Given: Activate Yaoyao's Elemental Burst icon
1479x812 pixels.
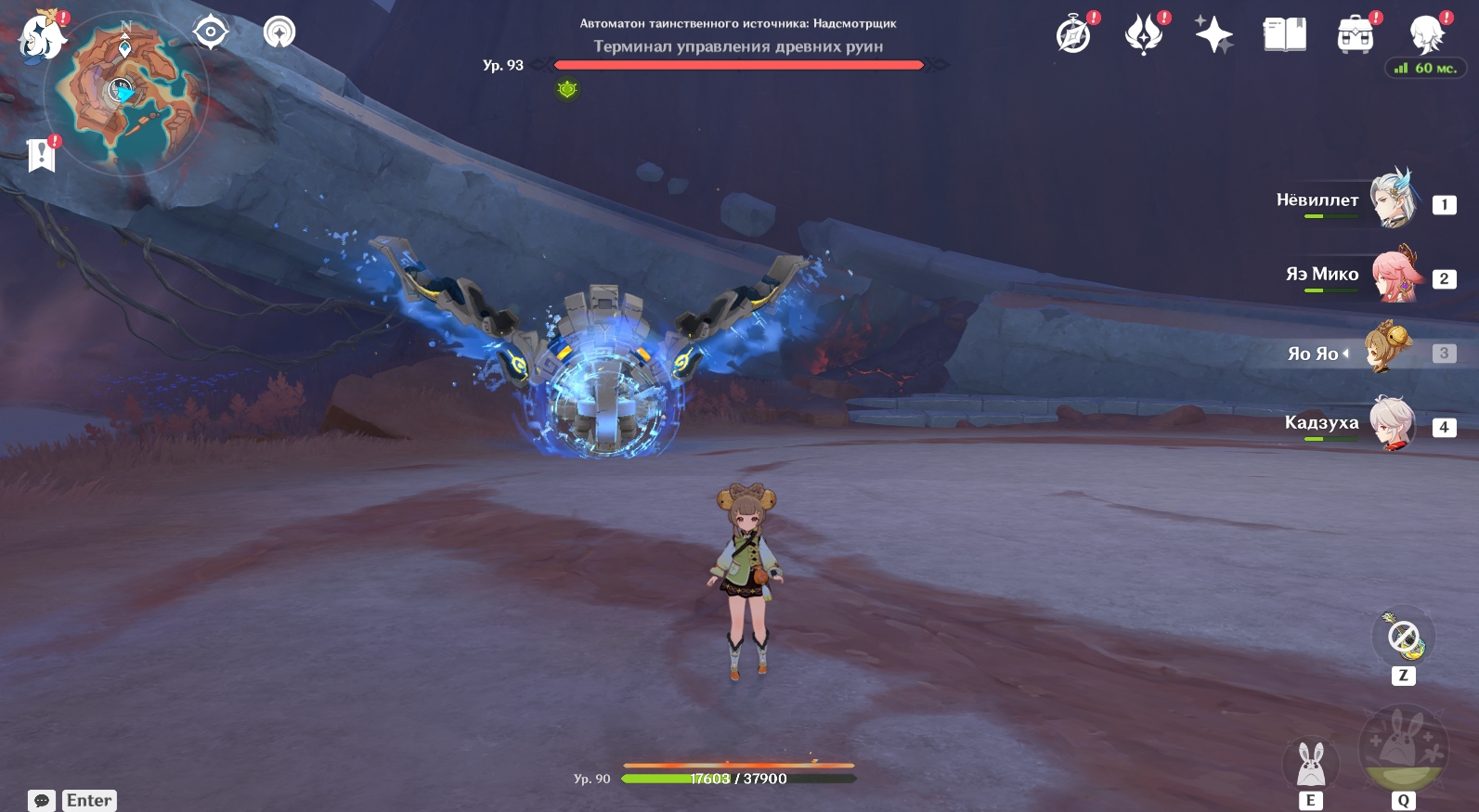Looking at the screenshot, I should pos(1403,747).
